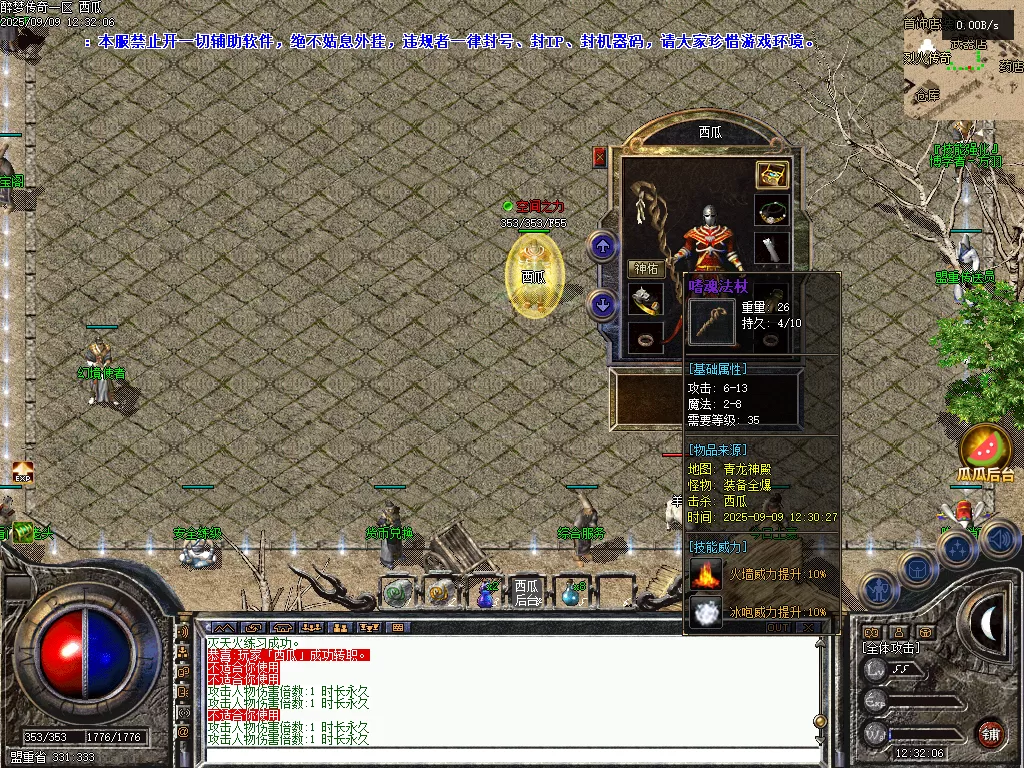Select the silver helmet ring slot

coord(646,299)
